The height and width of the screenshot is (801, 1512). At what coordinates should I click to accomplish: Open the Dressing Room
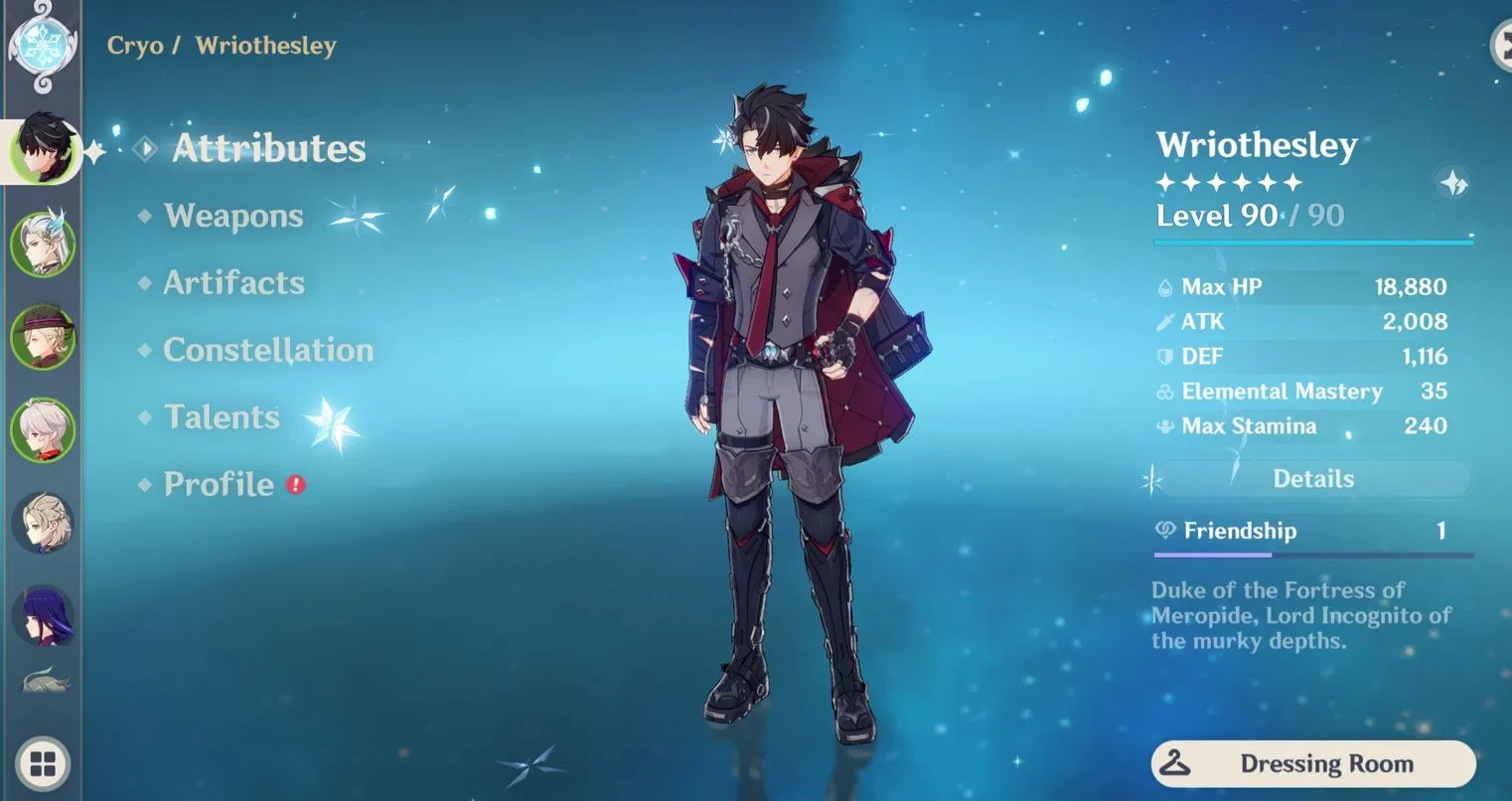click(1313, 763)
